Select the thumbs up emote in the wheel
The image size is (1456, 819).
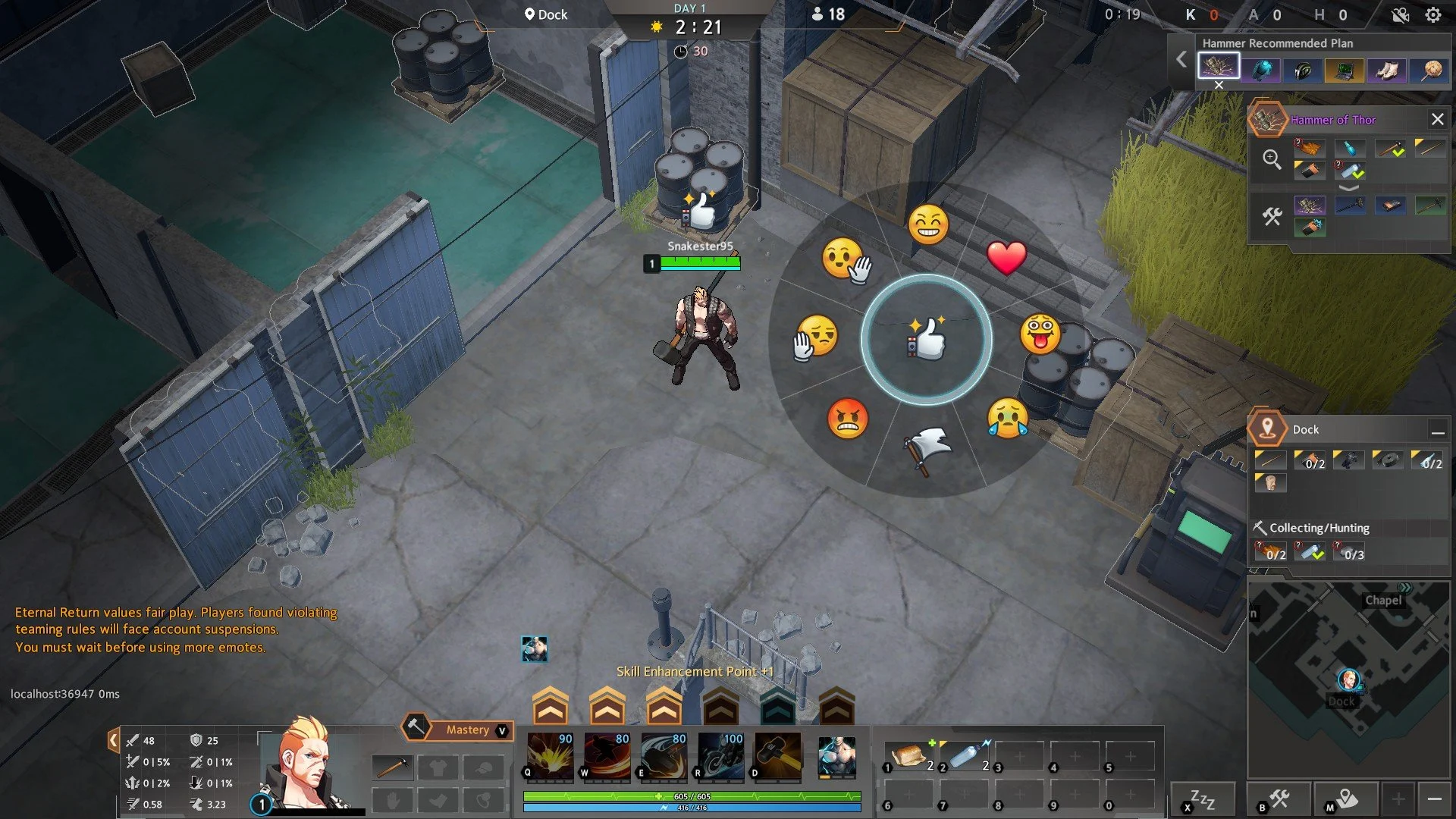point(928,342)
